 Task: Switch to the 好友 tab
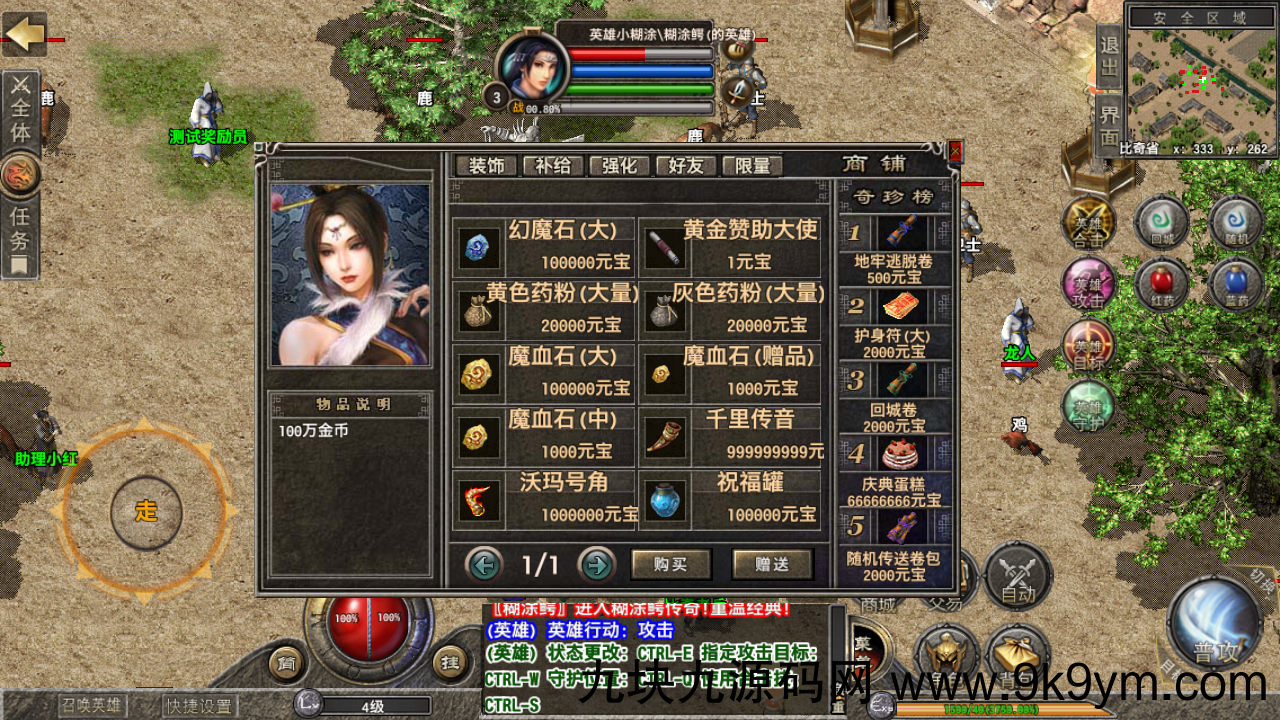[685, 166]
